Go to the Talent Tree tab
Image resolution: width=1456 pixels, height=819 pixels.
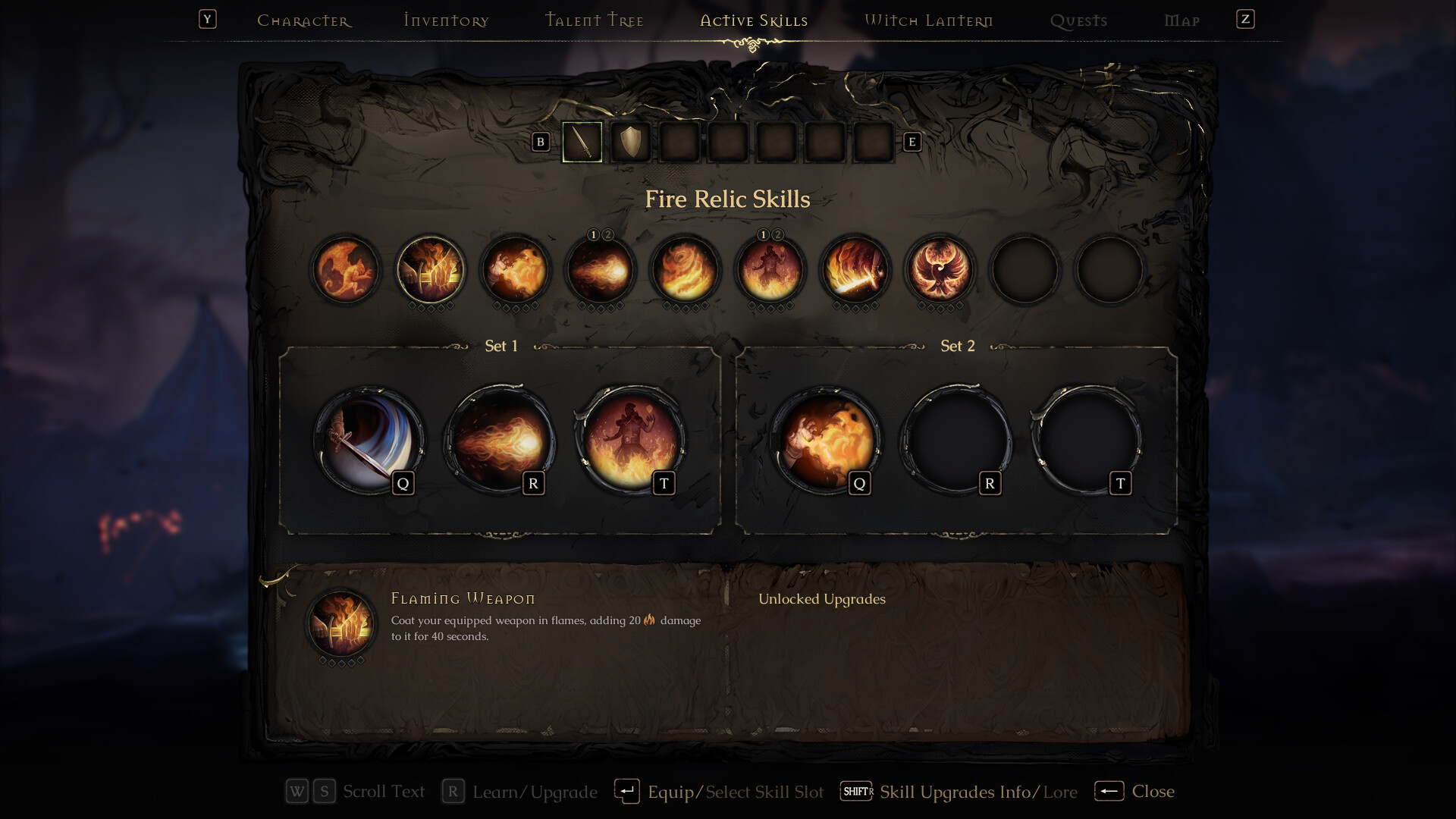coord(595,20)
